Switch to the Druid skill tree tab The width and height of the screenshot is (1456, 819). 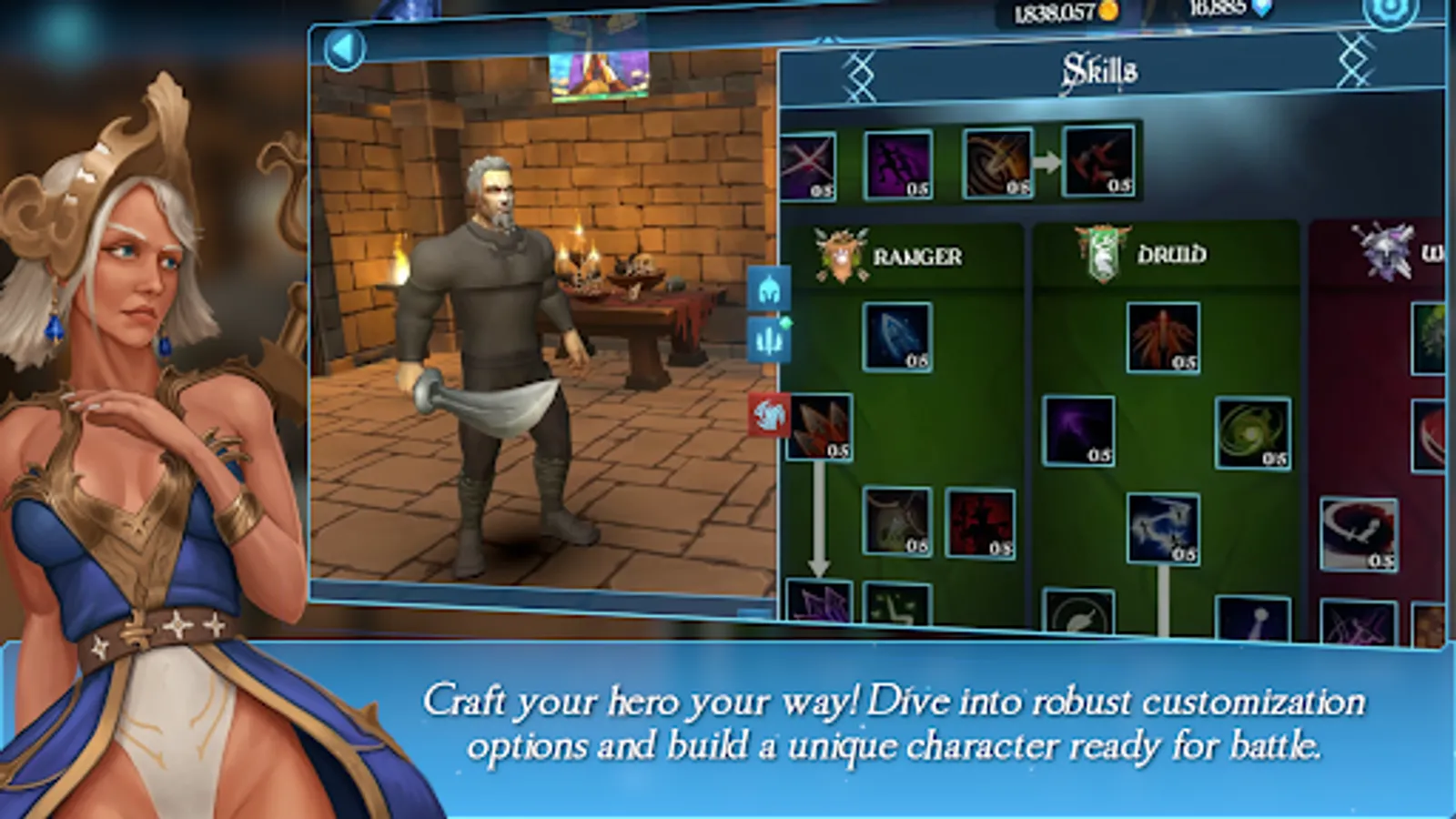(x=1170, y=256)
